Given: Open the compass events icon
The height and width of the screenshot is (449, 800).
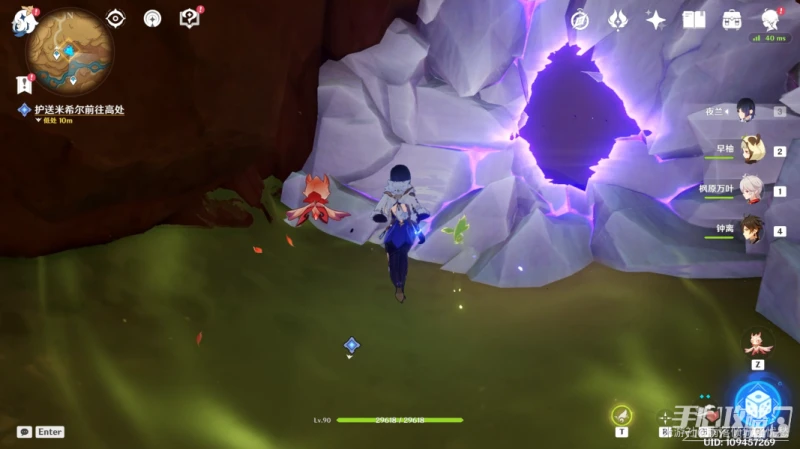Looking at the screenshot, I should [x=580, y=20].
